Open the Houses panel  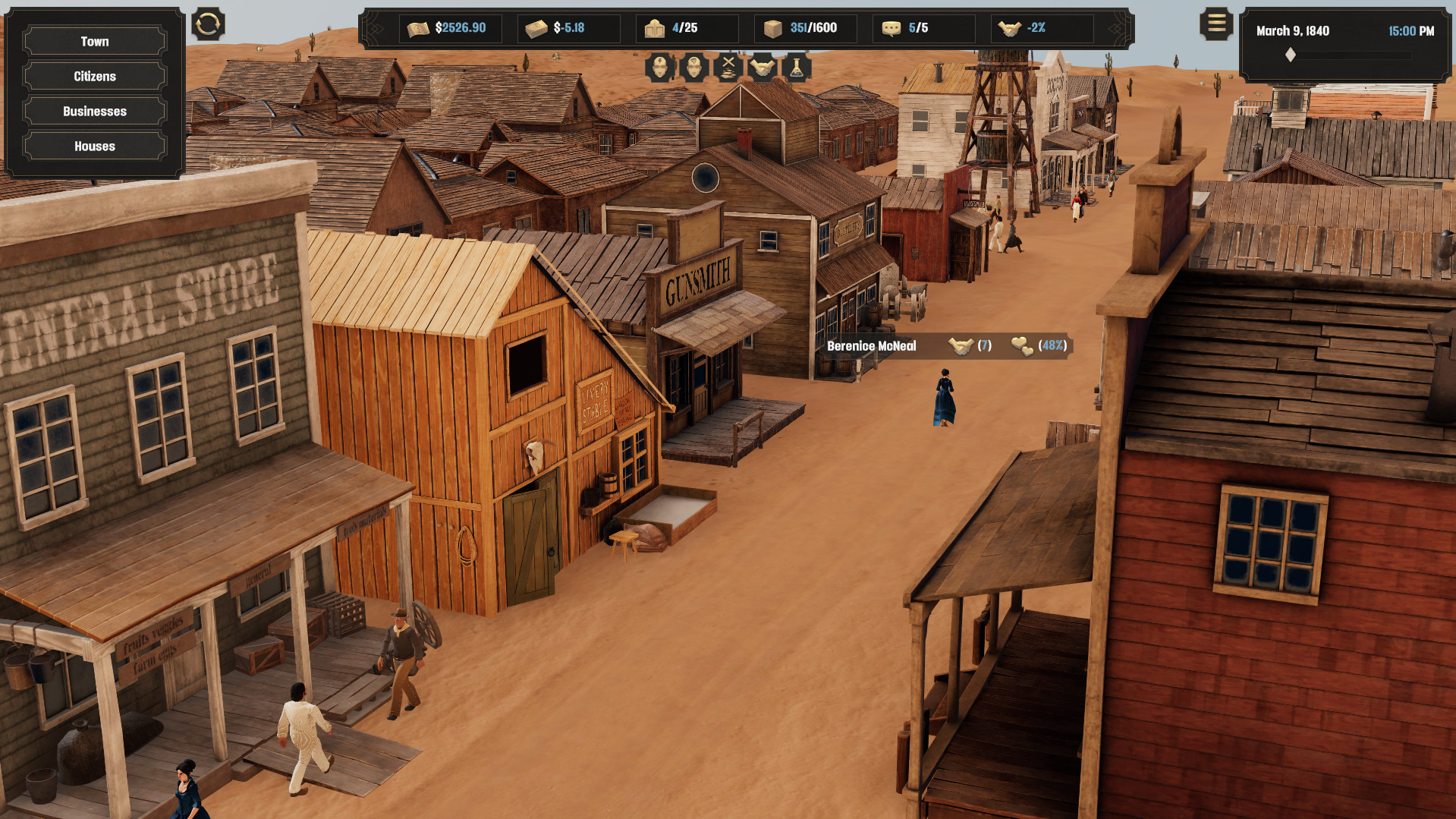tap(95, 146)
